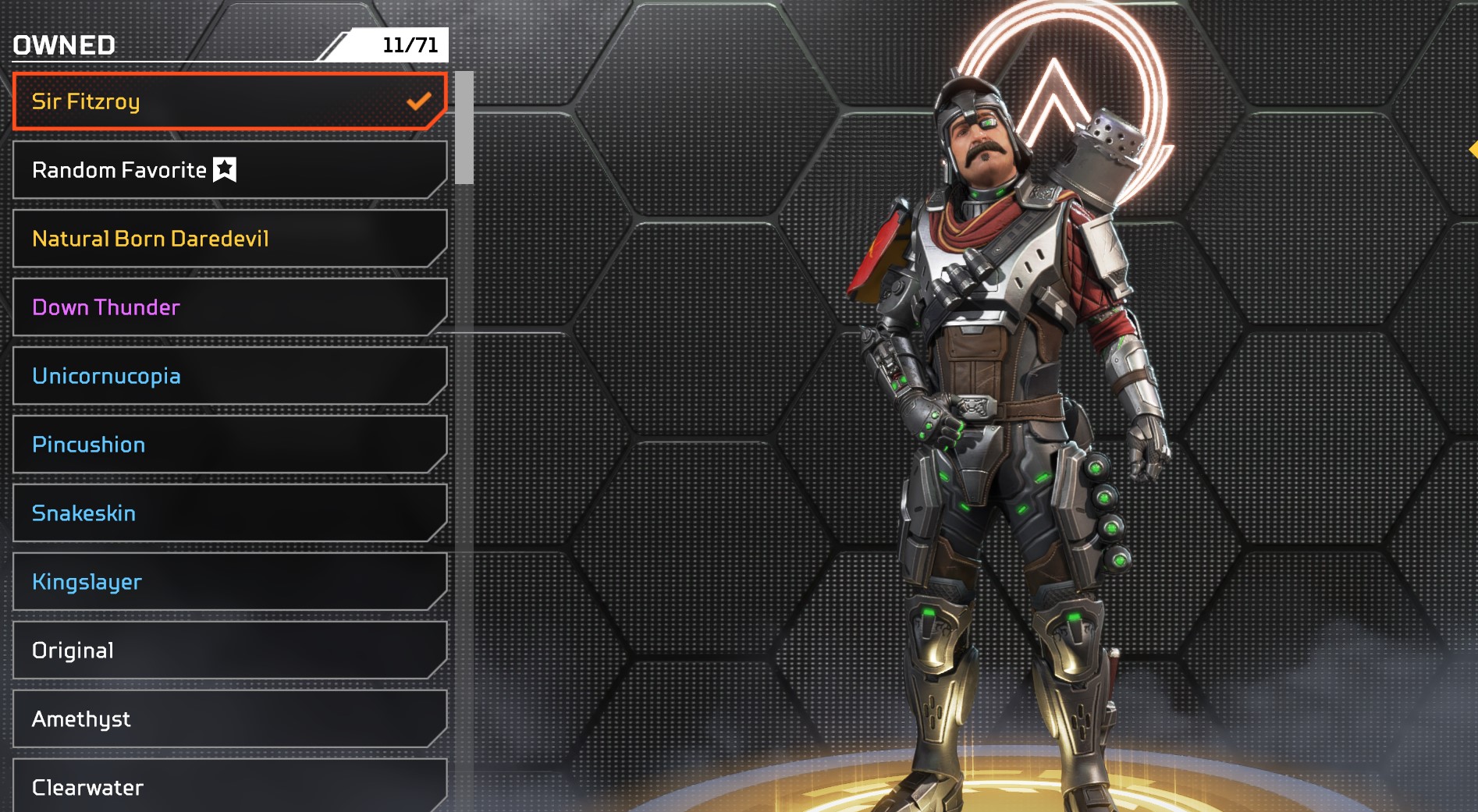Screen dimensions: 1478x812
Task: Click the skin list scrollbar handle
Action: pyautogui.click(x=464, y=128)
